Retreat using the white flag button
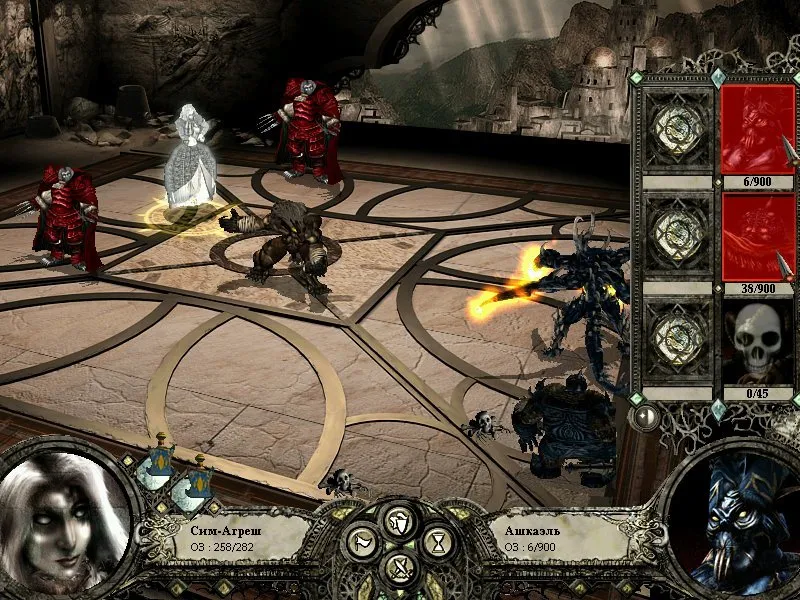The width and height of the screenshot is (800, 600). (x=360, y=543)
